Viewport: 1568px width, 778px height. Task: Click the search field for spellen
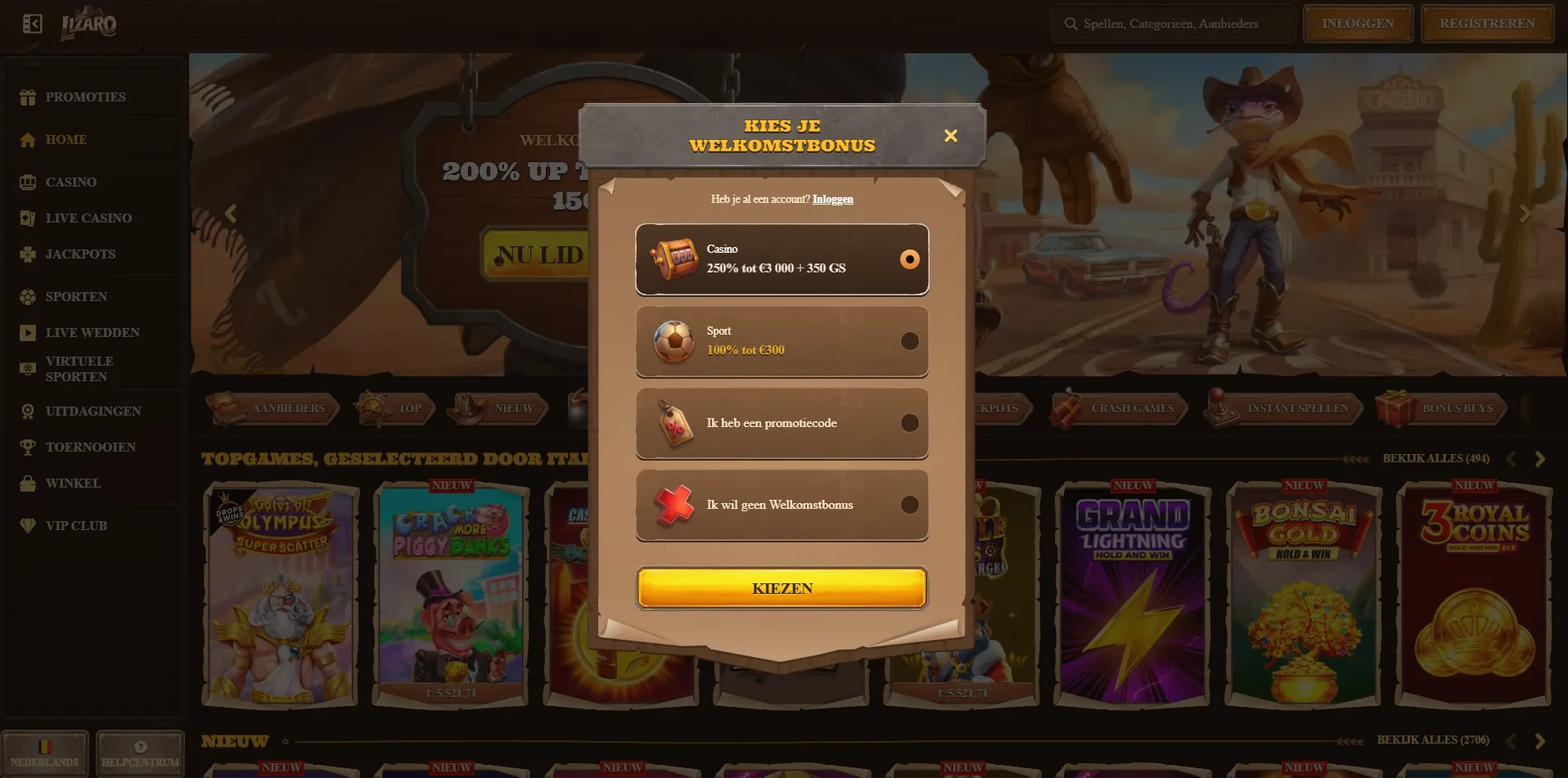tap(1172, 24)
